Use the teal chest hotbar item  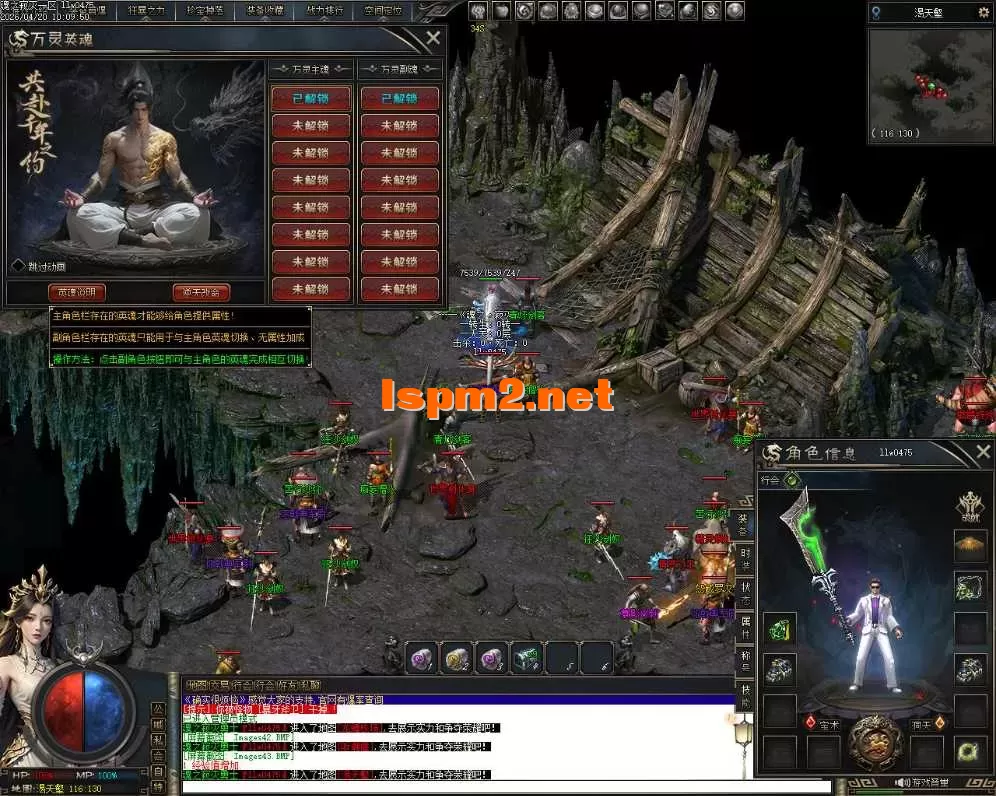pos(526,658)
